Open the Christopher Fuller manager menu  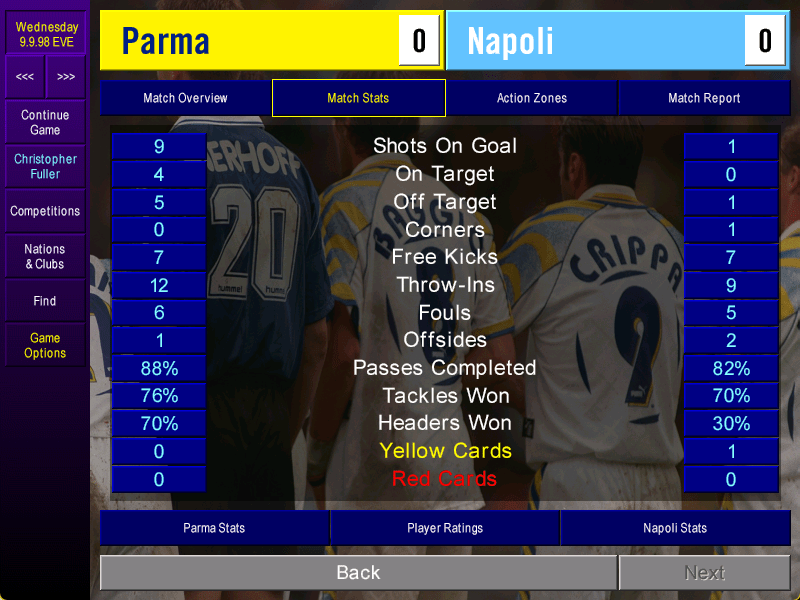pos(45,166)
